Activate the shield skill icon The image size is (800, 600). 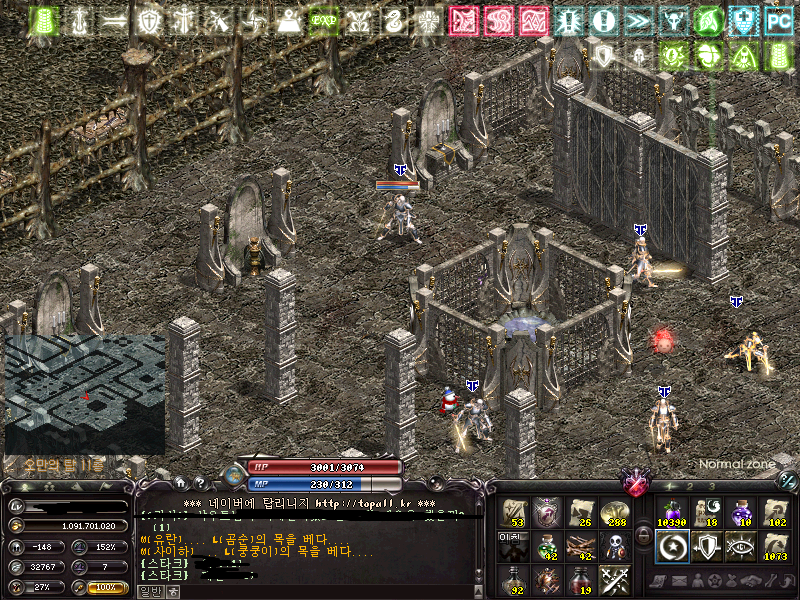coord(707,546)
